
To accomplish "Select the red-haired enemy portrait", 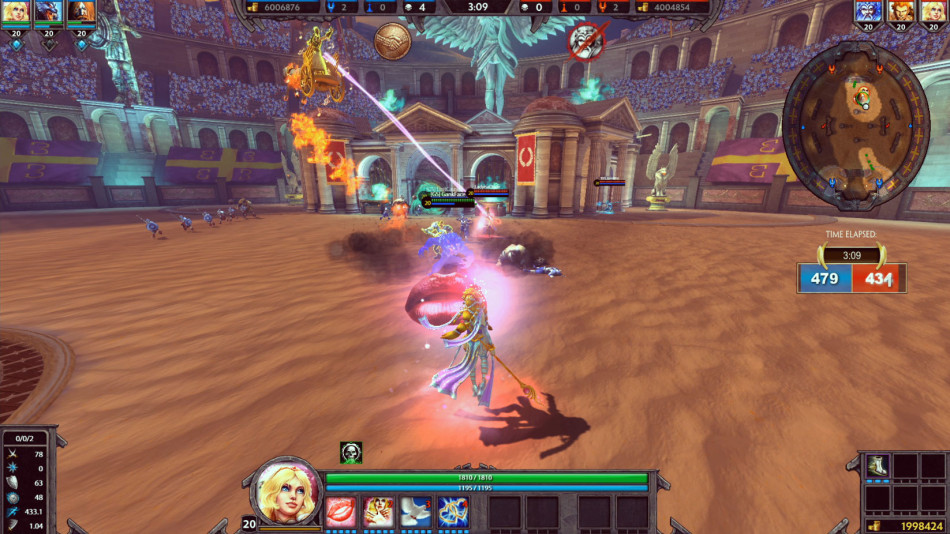I will [x=902, y=13].
